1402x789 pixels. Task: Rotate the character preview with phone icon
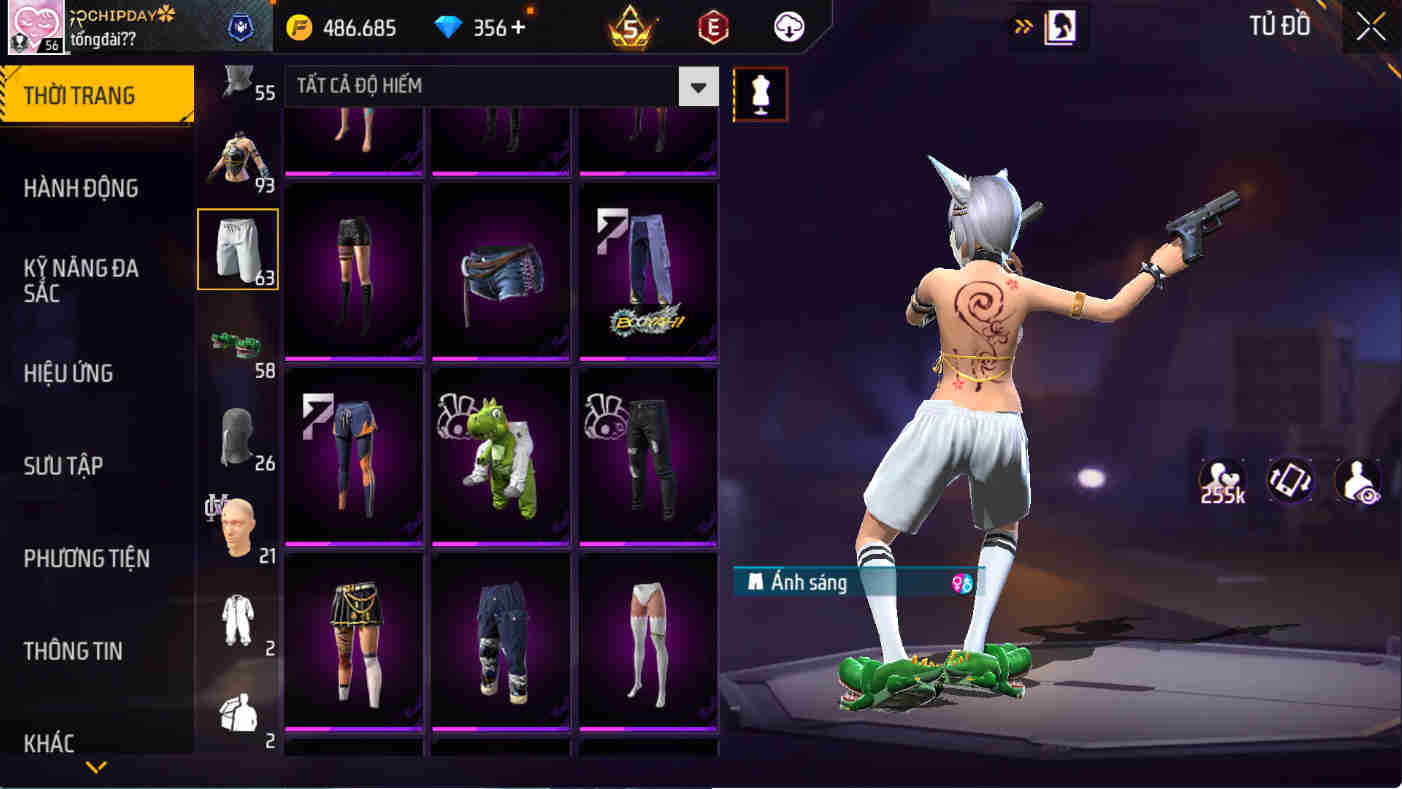tap(1290, 482)
